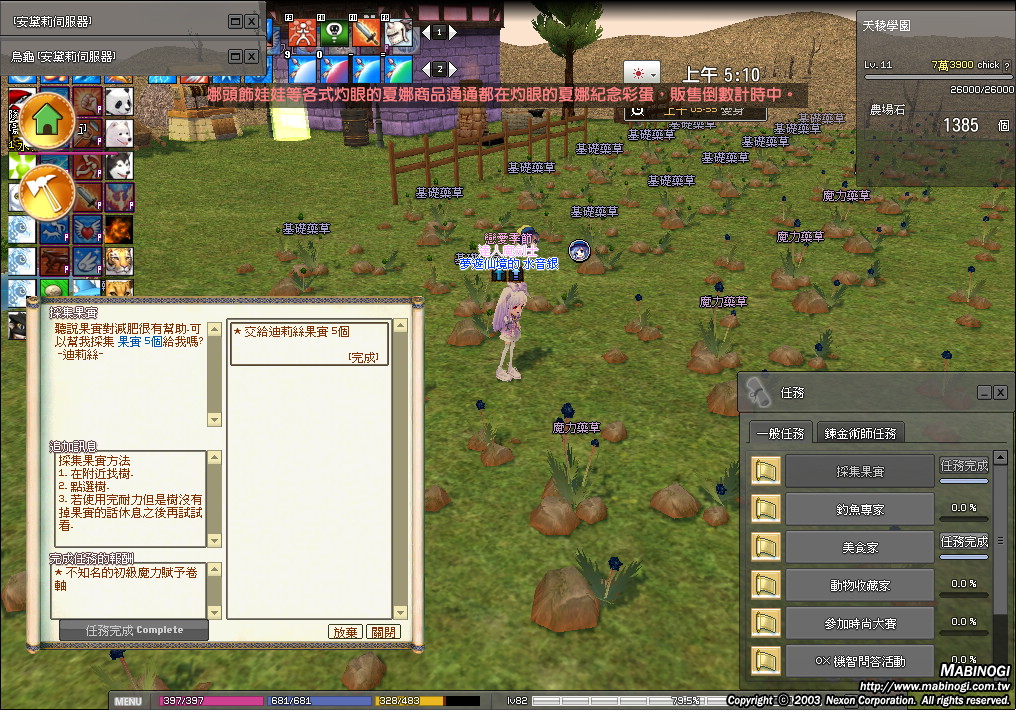Click the green house button

coord(46,120)
